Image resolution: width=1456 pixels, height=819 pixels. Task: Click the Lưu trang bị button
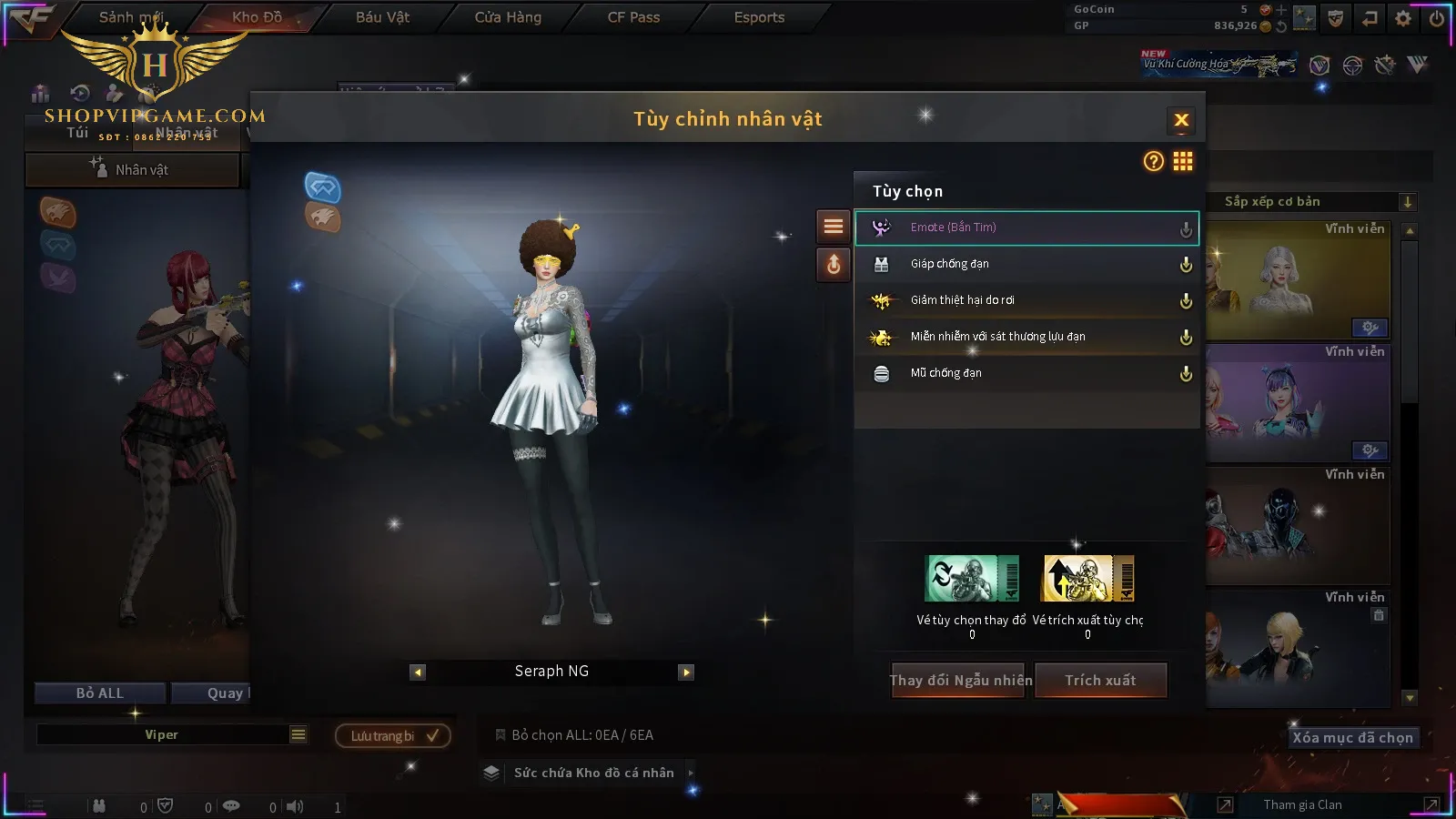(x=393, y=736)
